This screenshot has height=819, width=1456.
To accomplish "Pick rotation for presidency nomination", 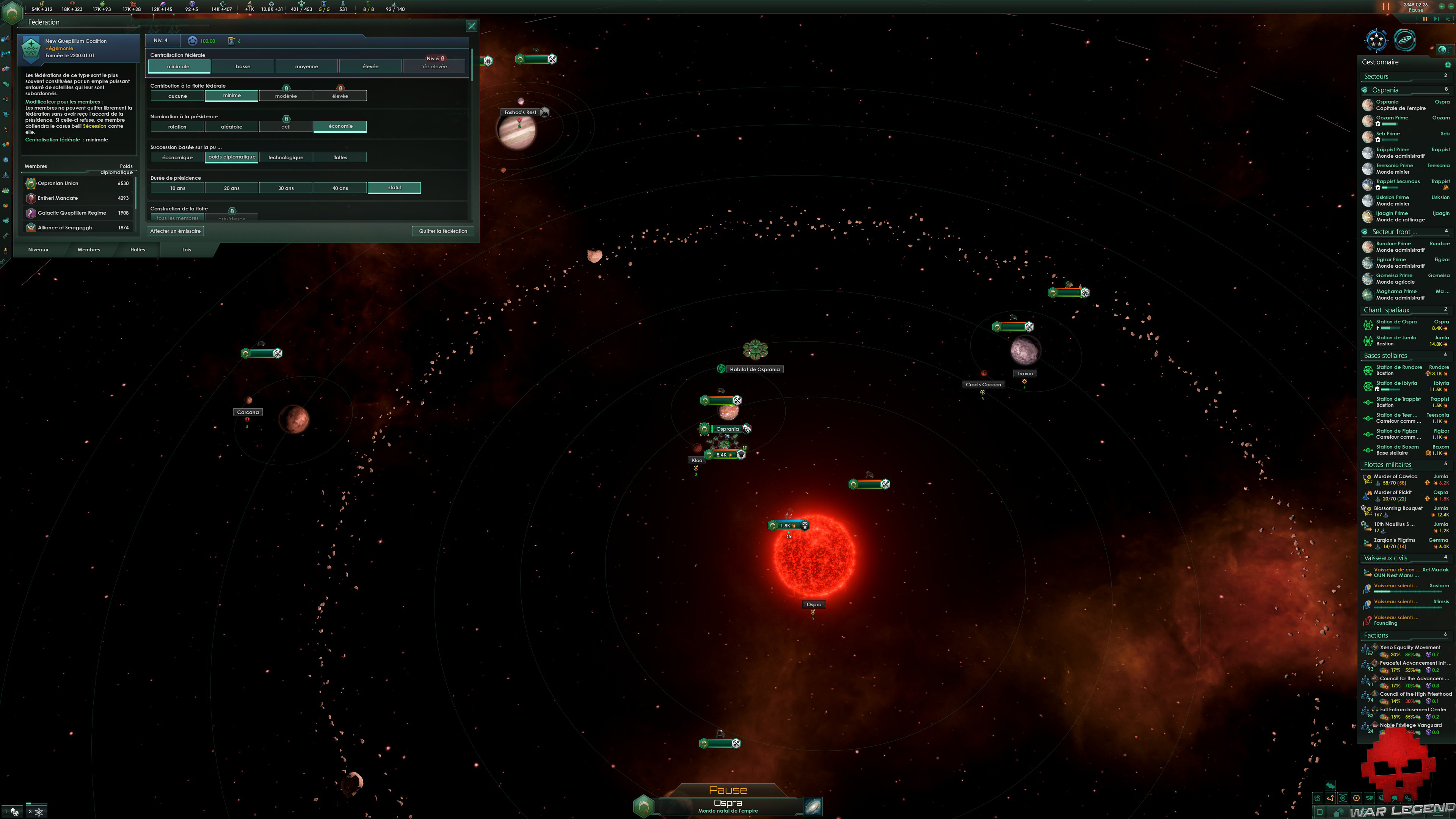I will coord(177,127).
